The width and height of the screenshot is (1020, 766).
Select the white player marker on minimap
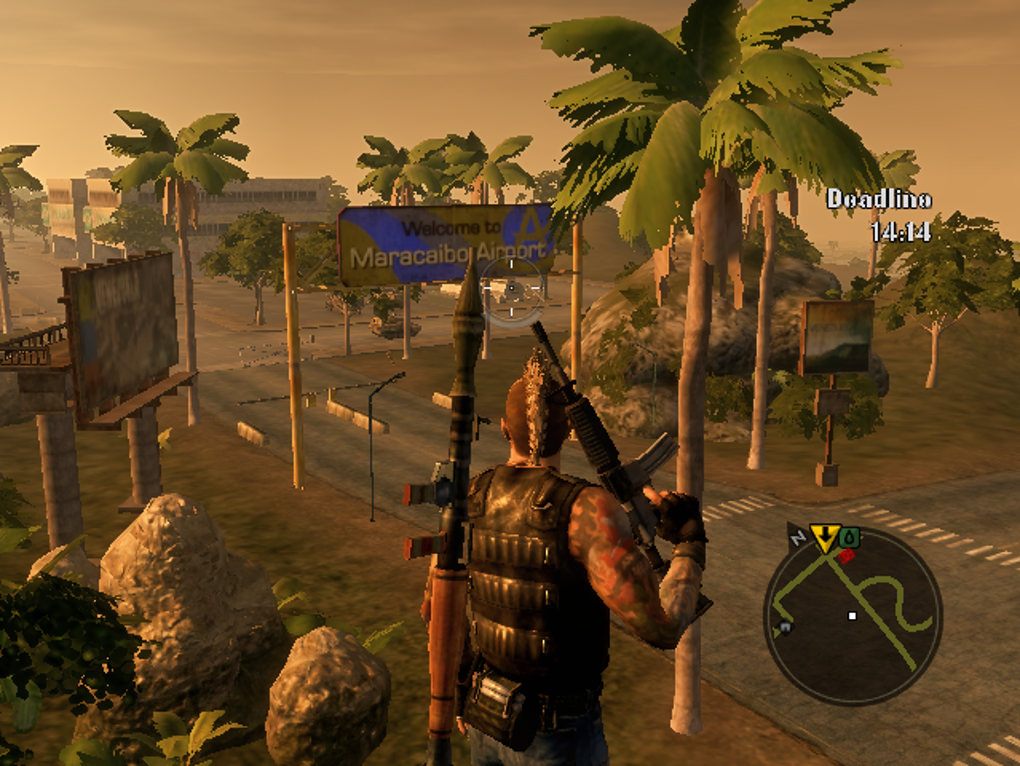pos(852,616)
